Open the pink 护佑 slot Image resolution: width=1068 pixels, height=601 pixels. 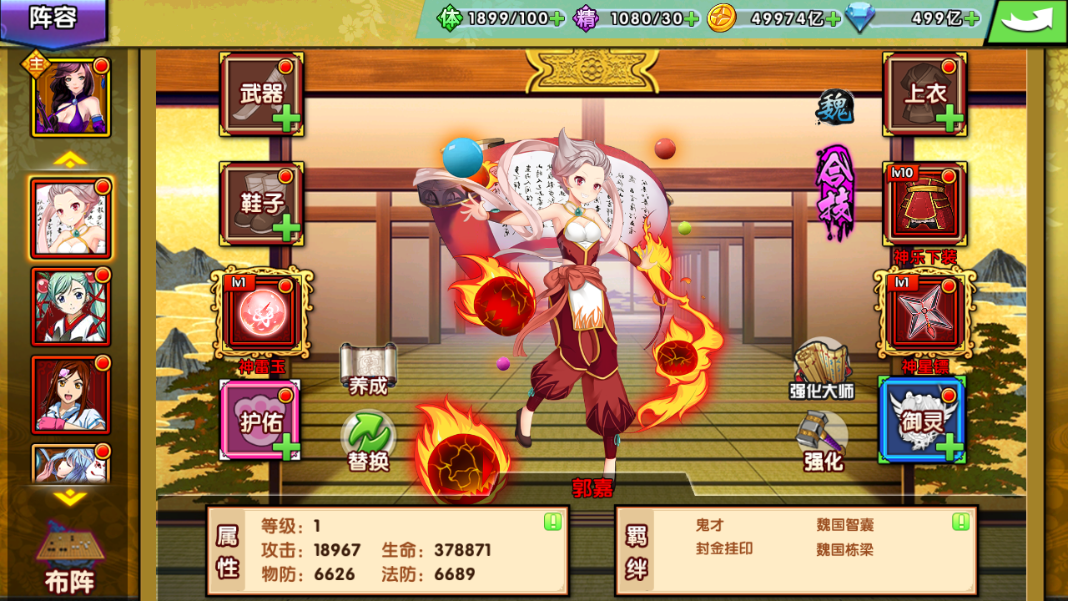pyautogui.click(x=260, y=420)
